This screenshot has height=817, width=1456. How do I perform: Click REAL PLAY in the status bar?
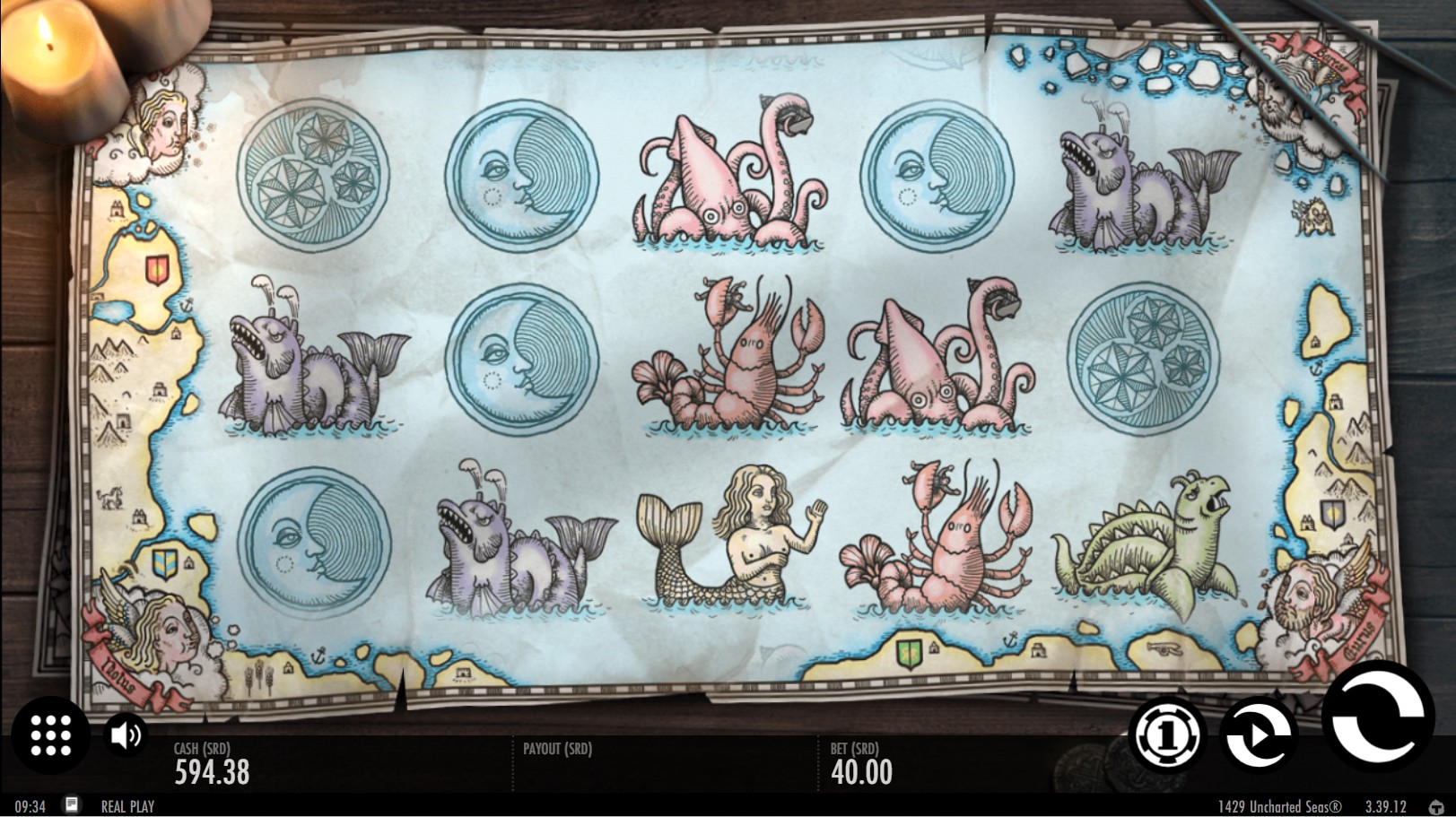128,806
